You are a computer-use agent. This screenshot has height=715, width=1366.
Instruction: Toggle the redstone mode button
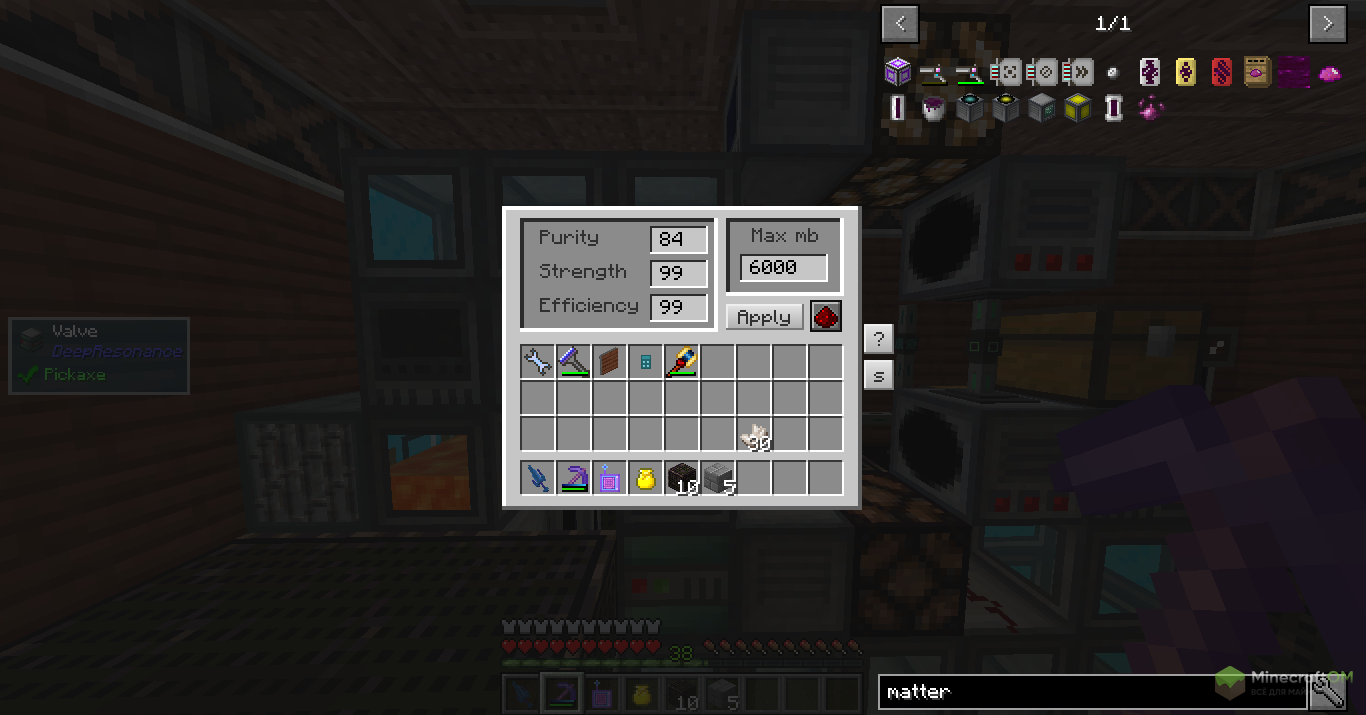pyautogui.click(x=826, y=317)
